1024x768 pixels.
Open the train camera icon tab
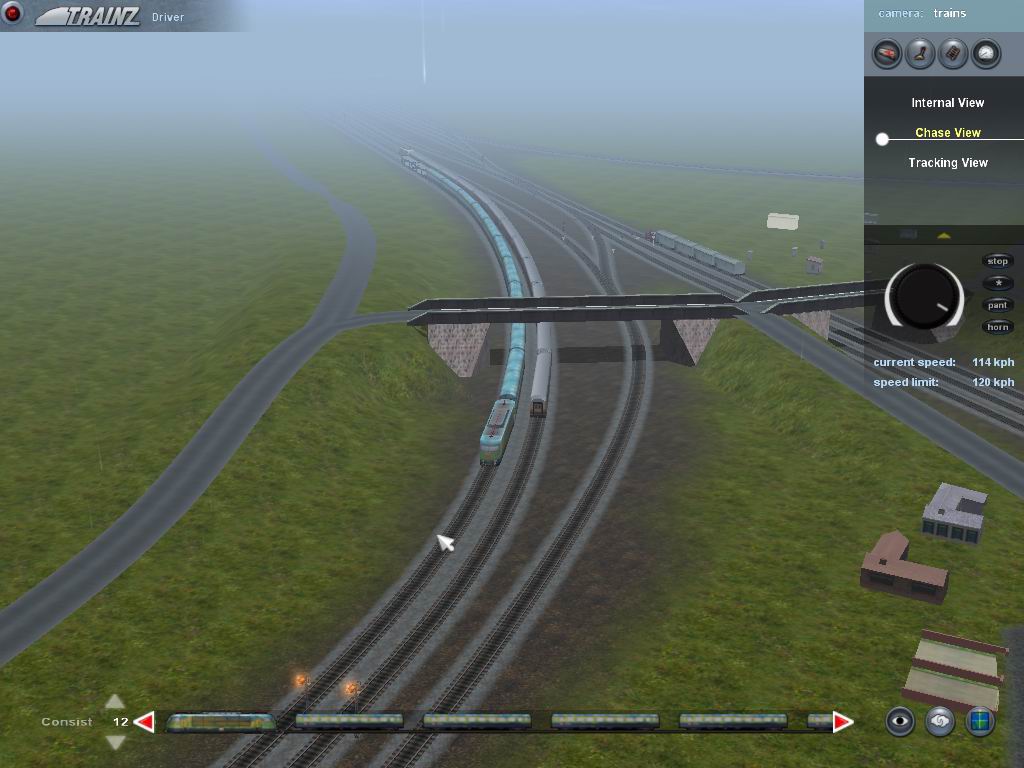coord(887,53)
